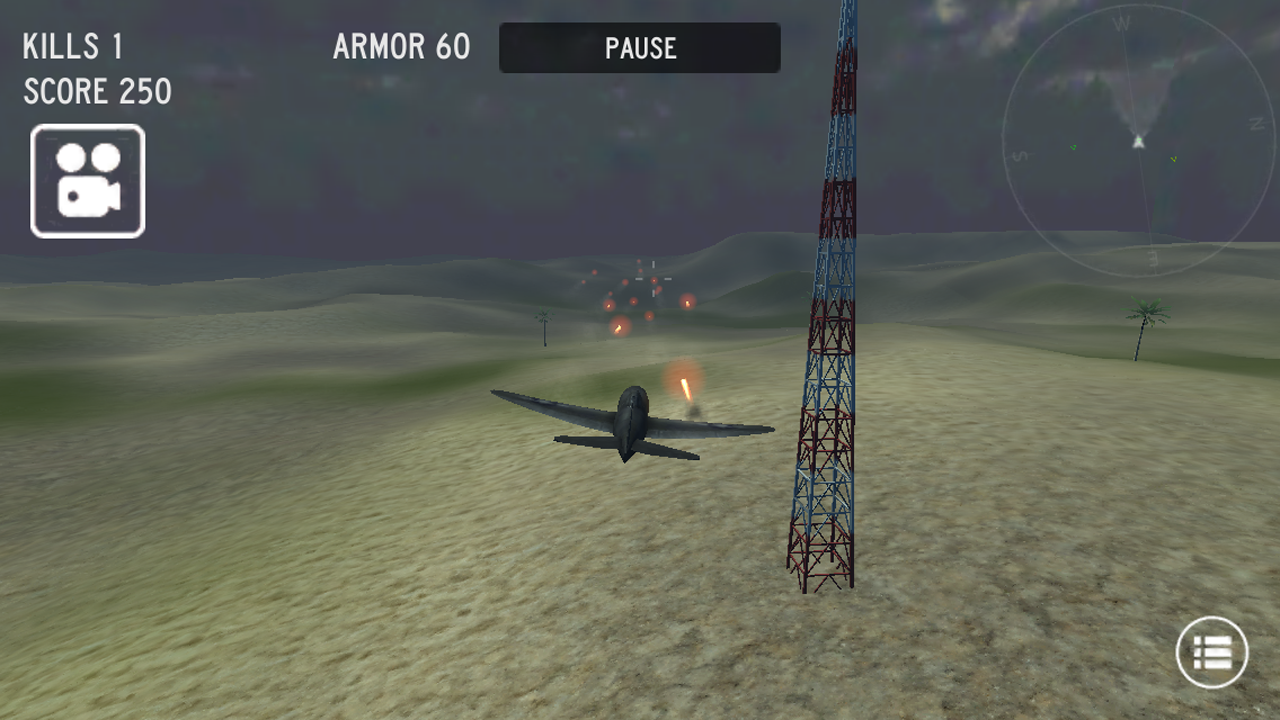The width and height of the screenshot is (1280, 720).
Task: Click the green enemy blip on the radar
Action: pyautogui.click(x=1073, y=147)
